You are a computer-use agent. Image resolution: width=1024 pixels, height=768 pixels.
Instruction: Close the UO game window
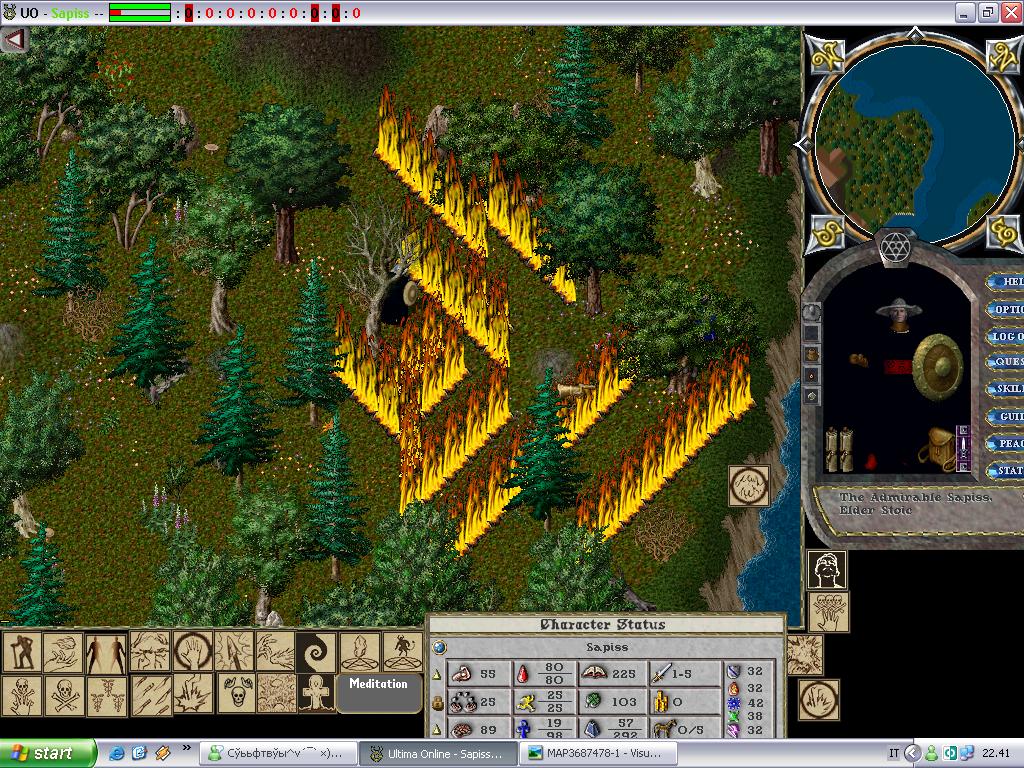click(1009, 12)
